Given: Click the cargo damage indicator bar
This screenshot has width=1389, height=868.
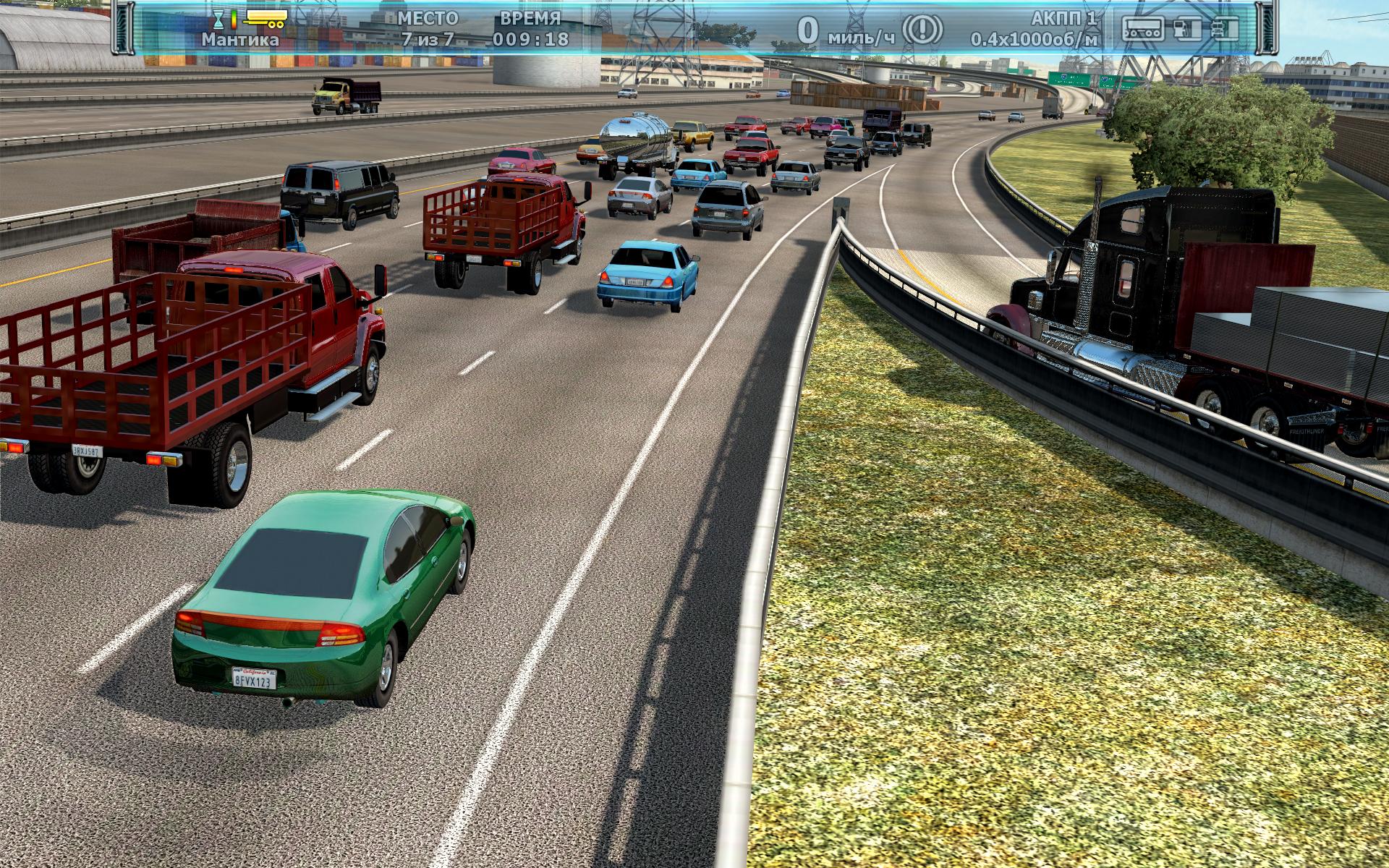Looking at the screenshot, I should 1142,29.
